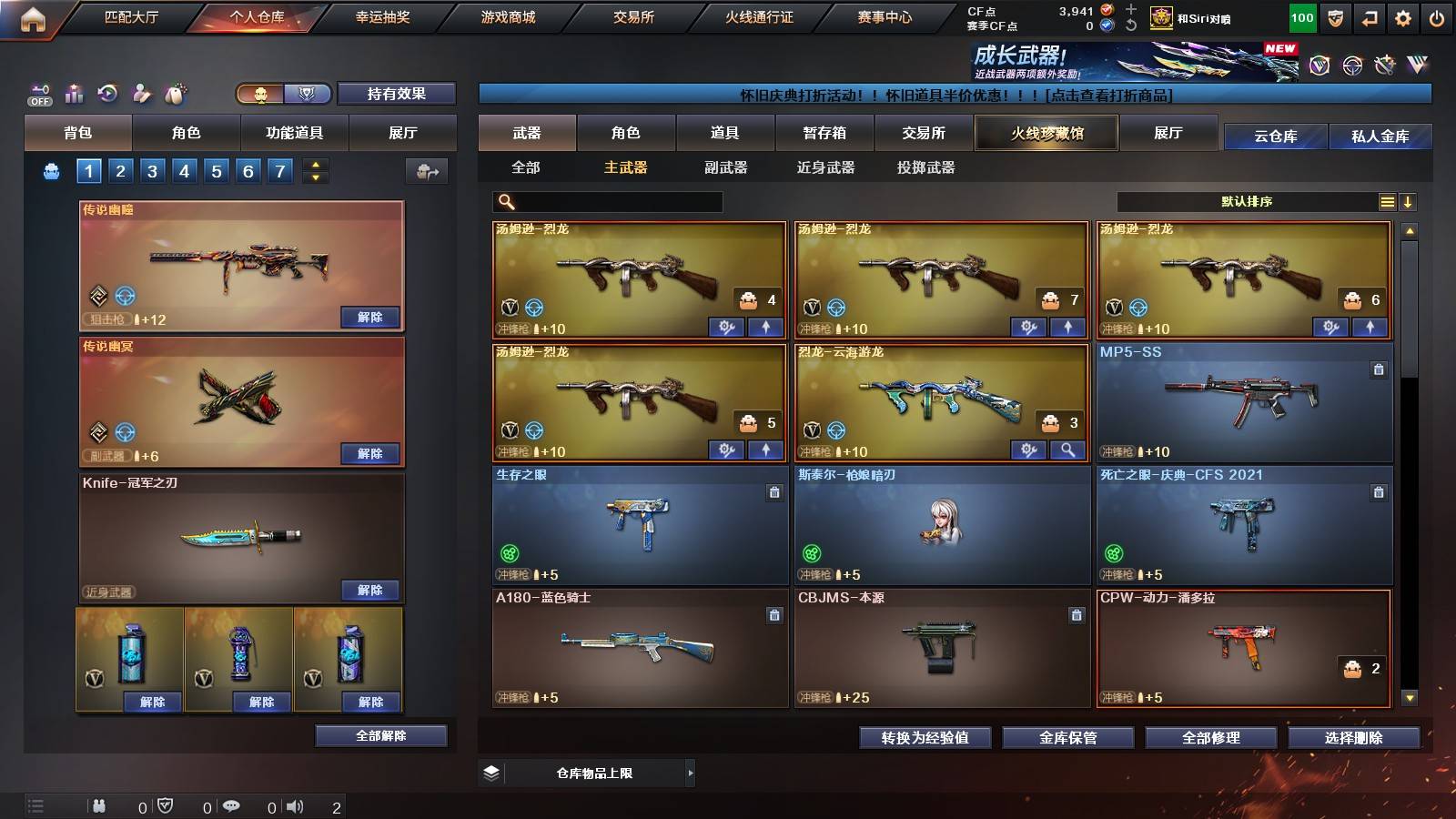Screen dimensions: 1456x819
Task: Toggle list view next to 默认排序
Action: (x=1387, y=201)
